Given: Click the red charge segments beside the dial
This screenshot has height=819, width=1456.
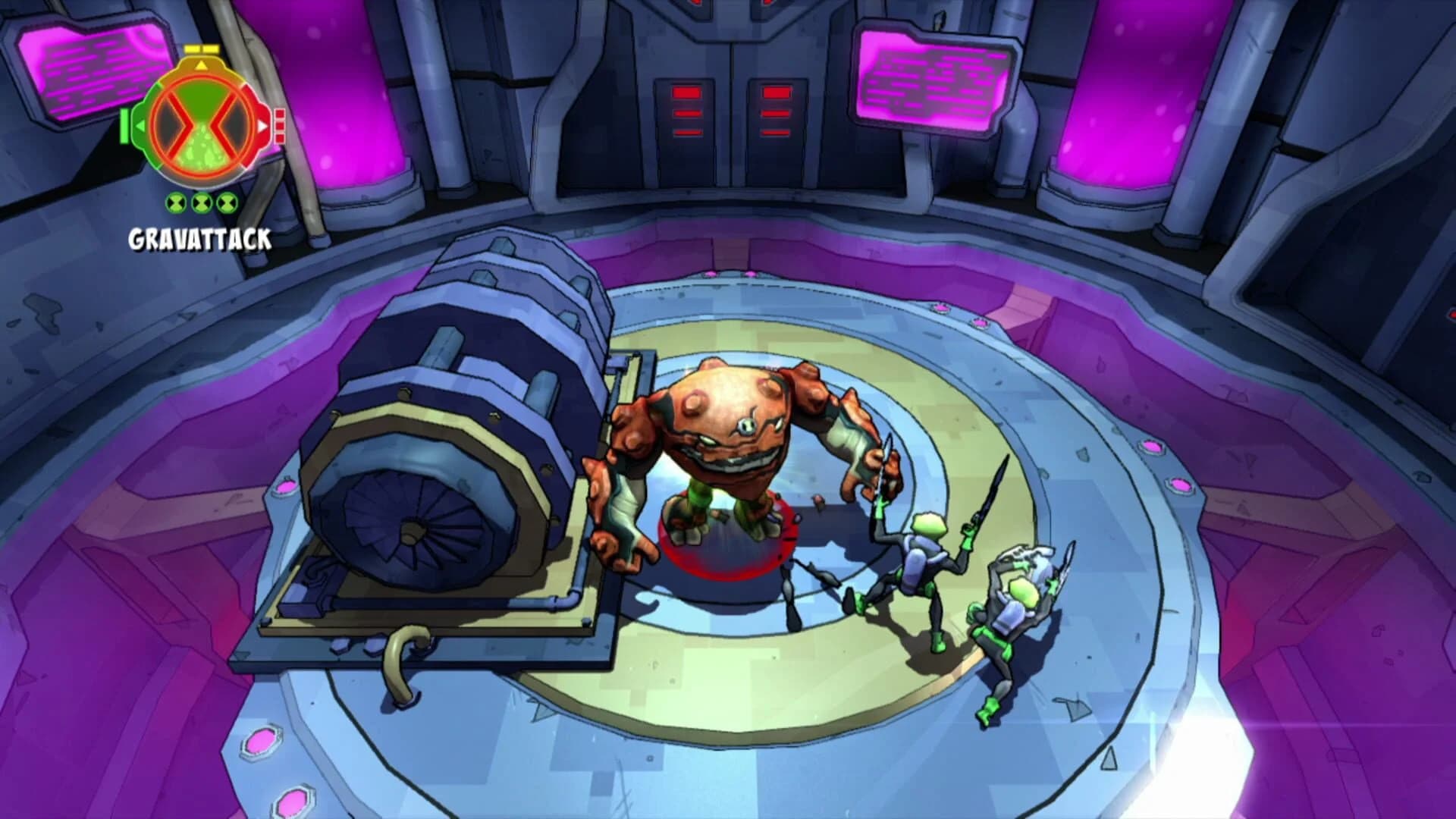Looking at the screenshot, I should coord(280,125).
